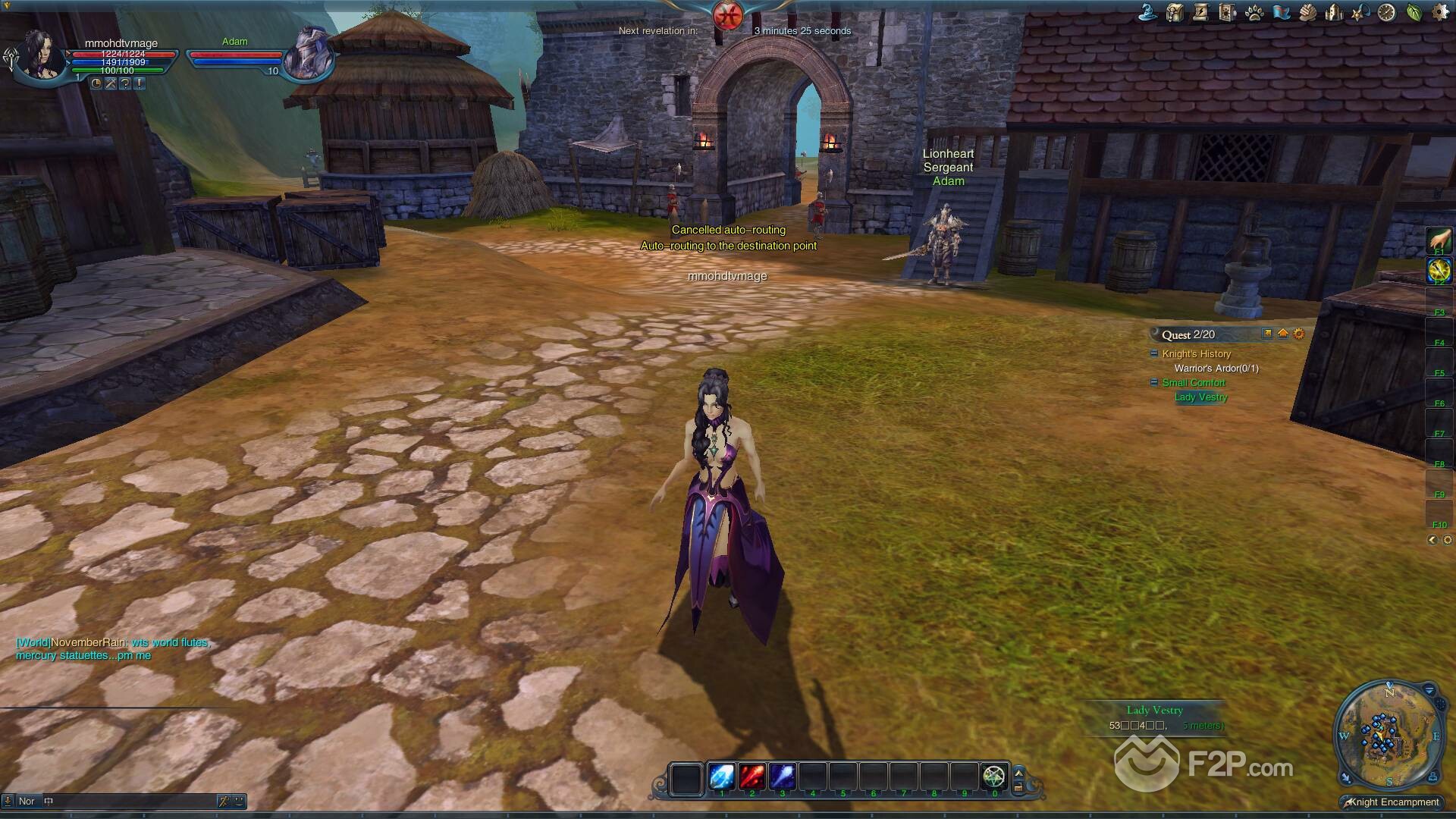Click Lady Vestry quest link

pos(1200,397)
